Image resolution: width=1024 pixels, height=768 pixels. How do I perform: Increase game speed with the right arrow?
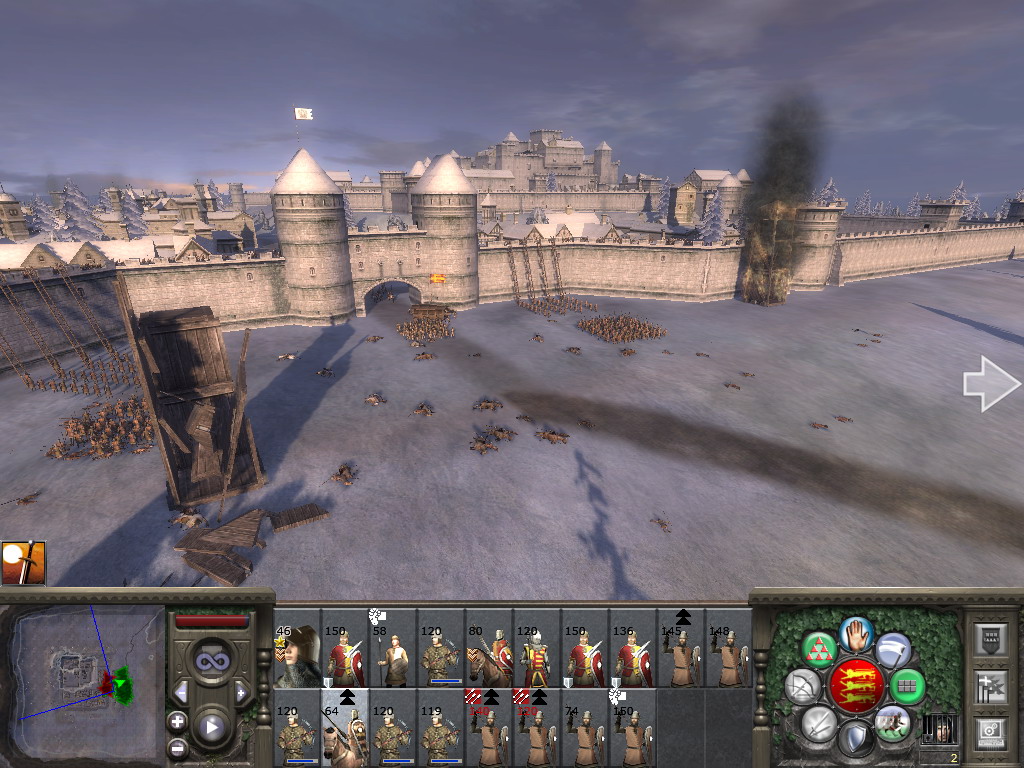(x=240, y=692)
